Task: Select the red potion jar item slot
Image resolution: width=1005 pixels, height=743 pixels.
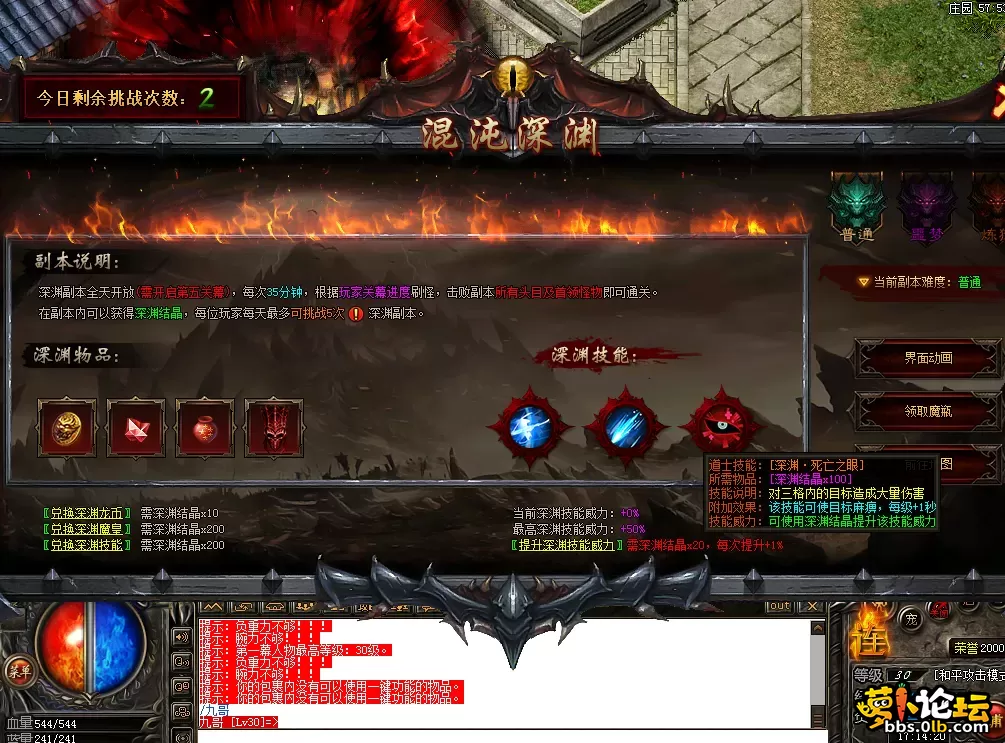Action: tap(204, 428)
